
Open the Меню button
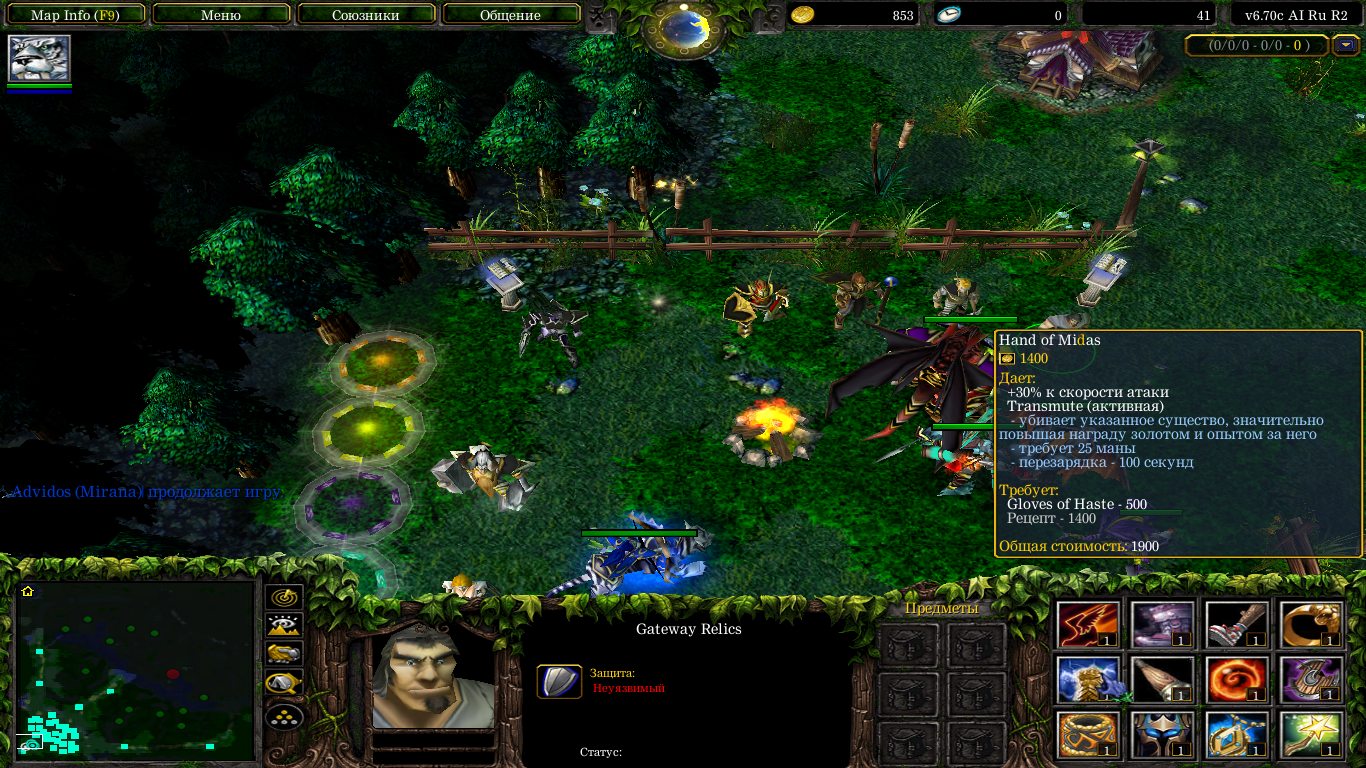coord(221,15)
